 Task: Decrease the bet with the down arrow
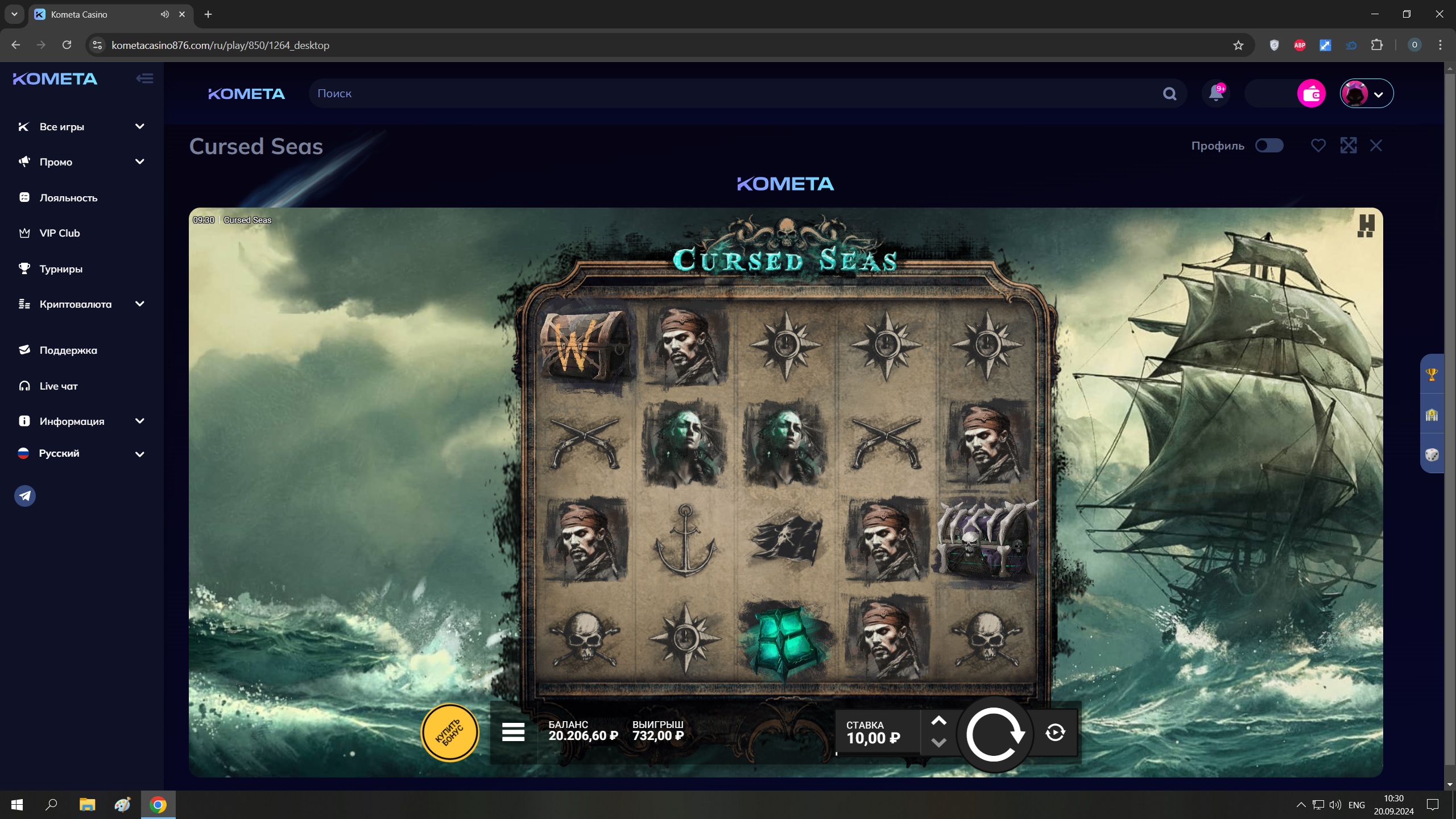938,743
